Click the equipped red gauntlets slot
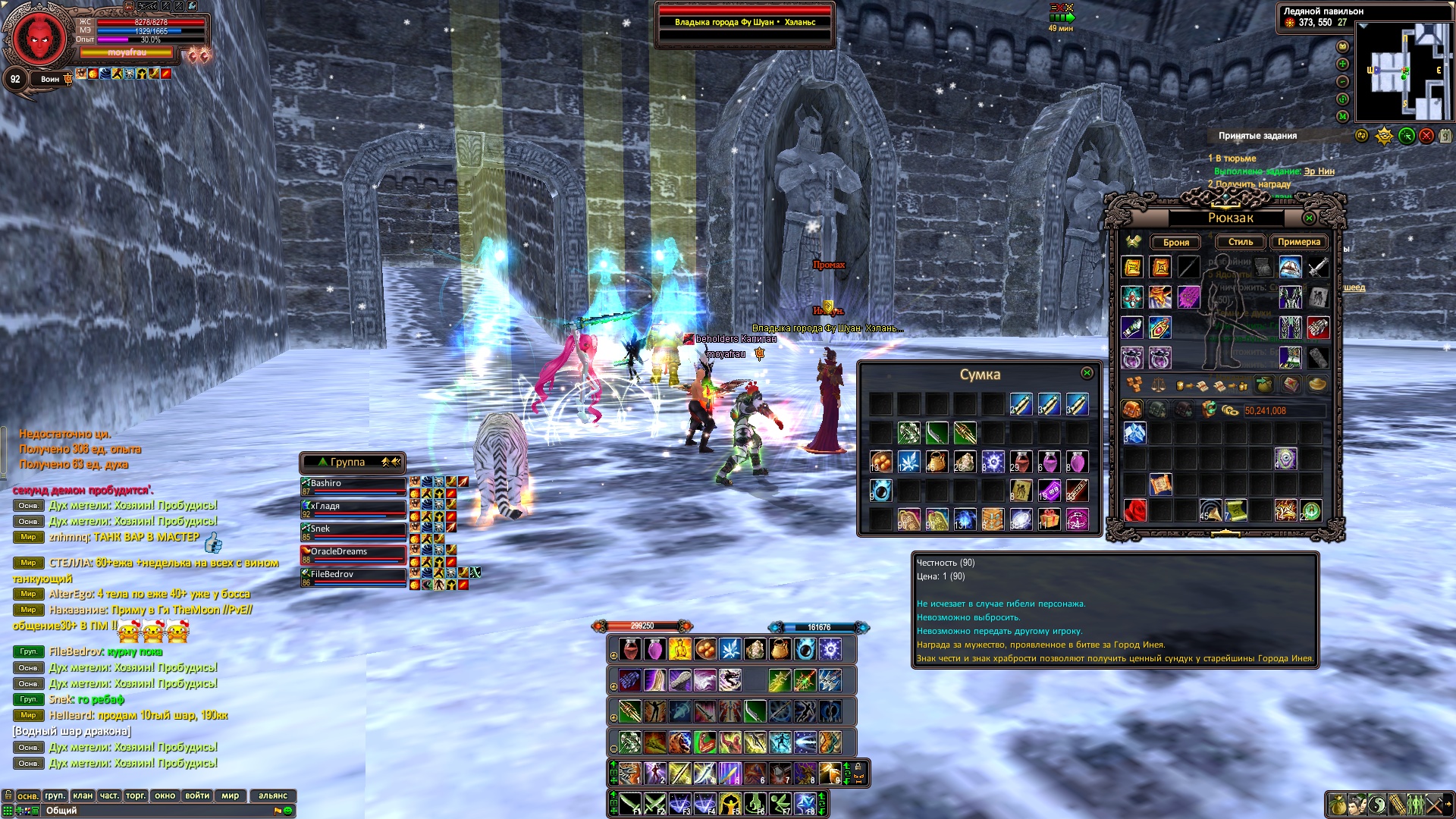 pyautogui.click(x=1318, y=328)
